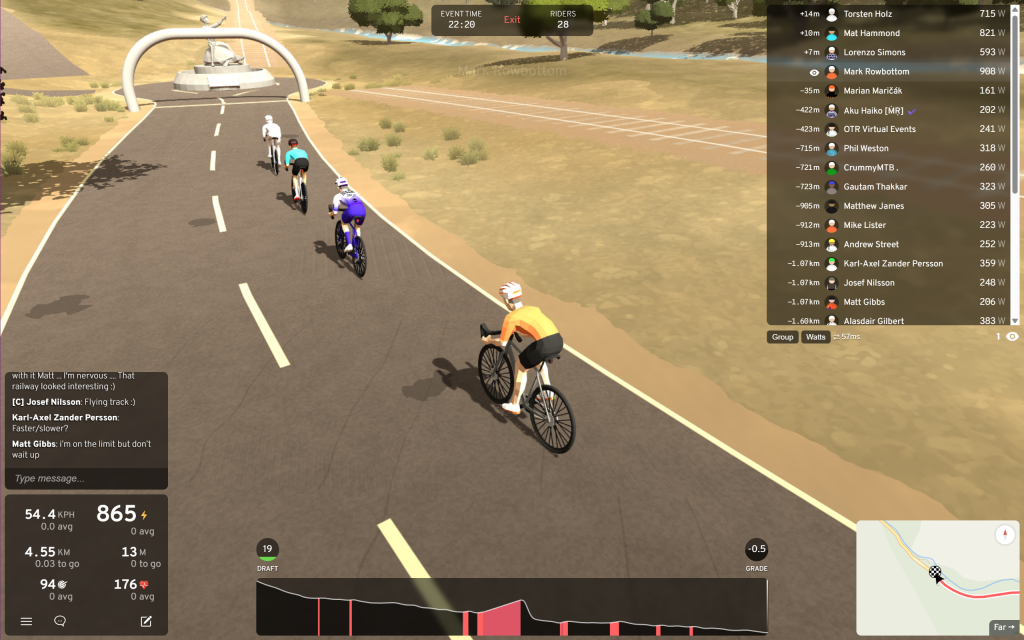Select OTR Virtual Events in the rider list
Viewport: 1024px width, 640px height.
coord(879,129)
